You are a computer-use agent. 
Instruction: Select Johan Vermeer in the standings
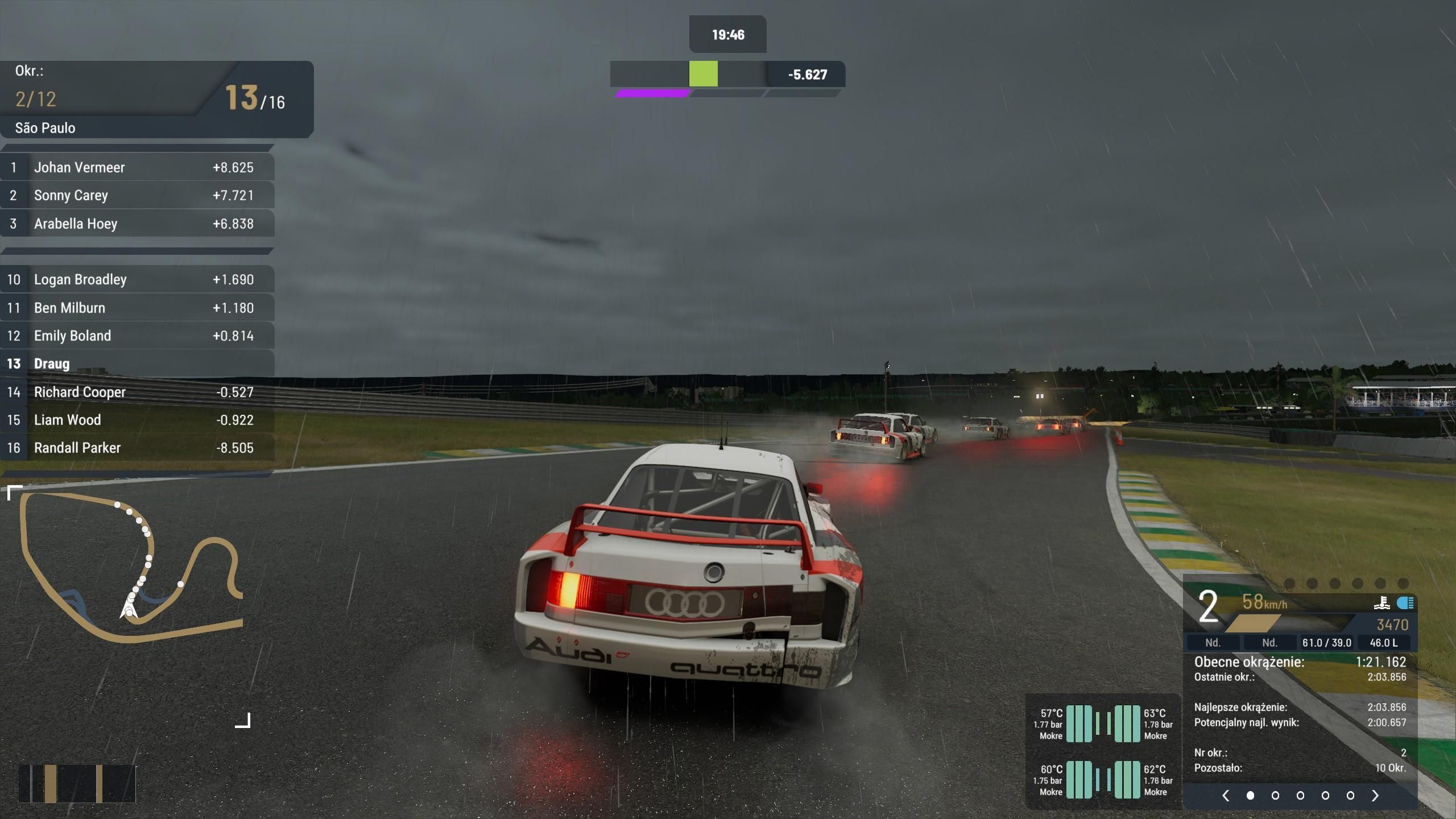tap(136, 167)
